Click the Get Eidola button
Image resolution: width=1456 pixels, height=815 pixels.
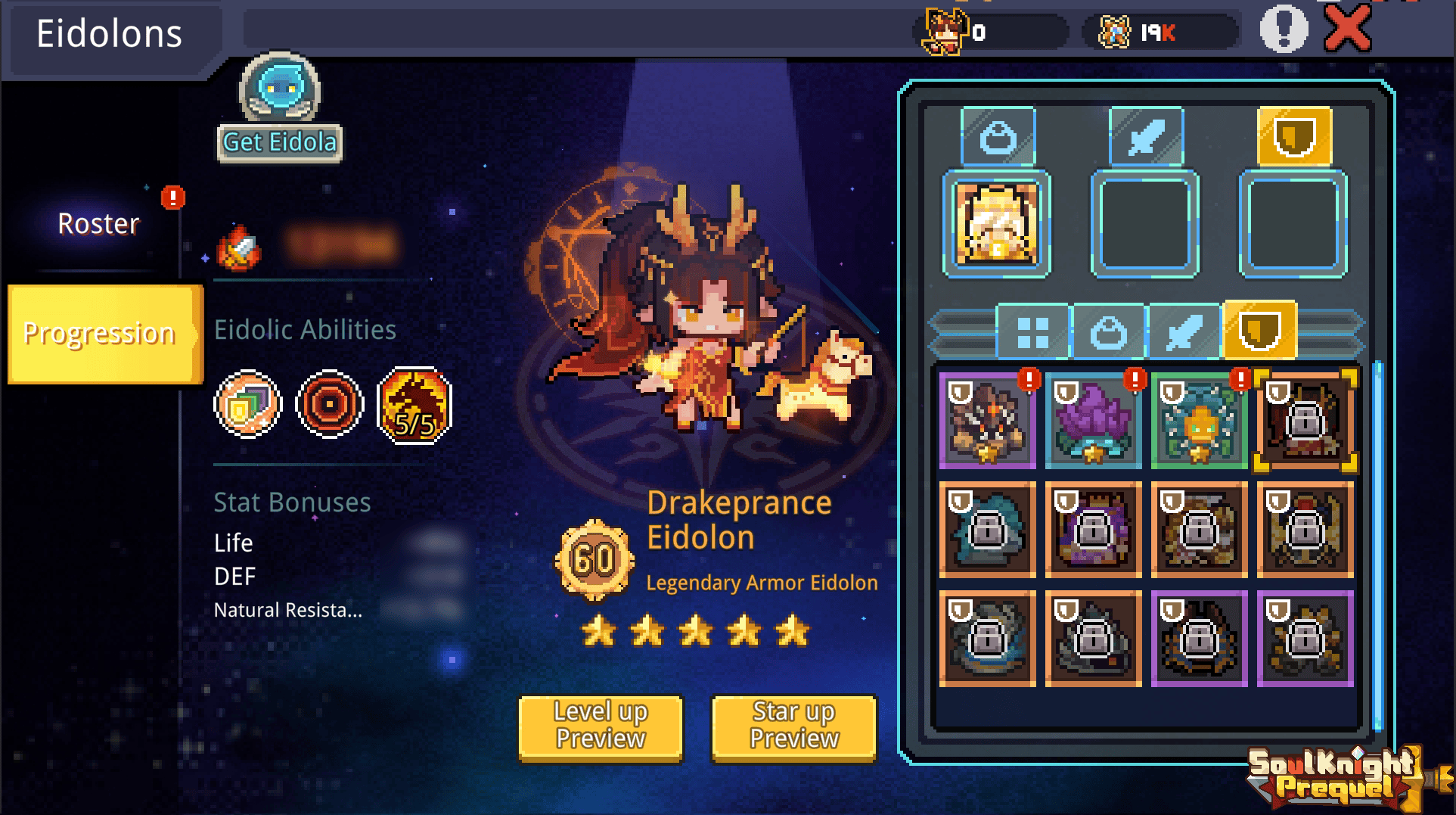tap(280, 142)
